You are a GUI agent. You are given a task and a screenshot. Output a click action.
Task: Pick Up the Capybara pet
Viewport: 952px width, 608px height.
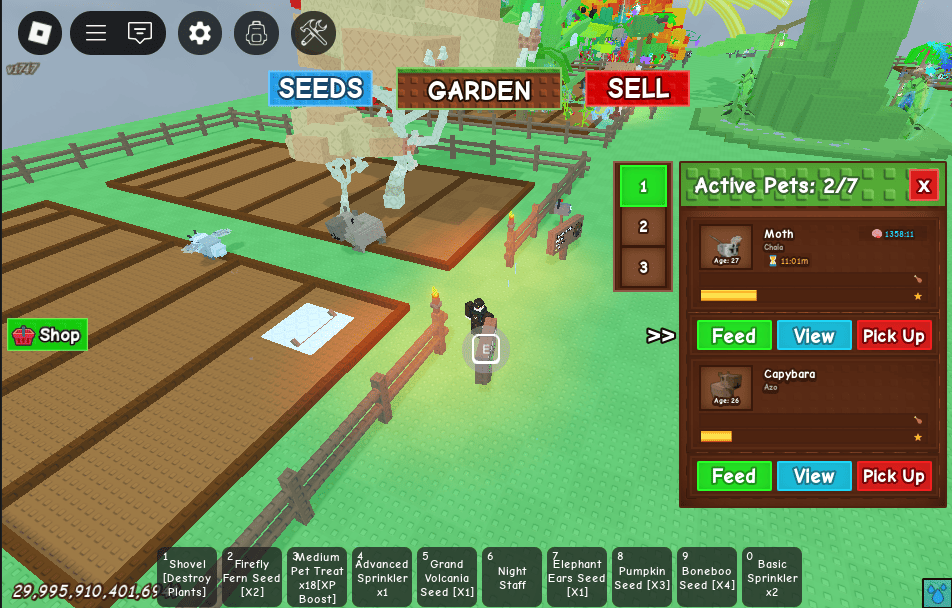point(893,476)
